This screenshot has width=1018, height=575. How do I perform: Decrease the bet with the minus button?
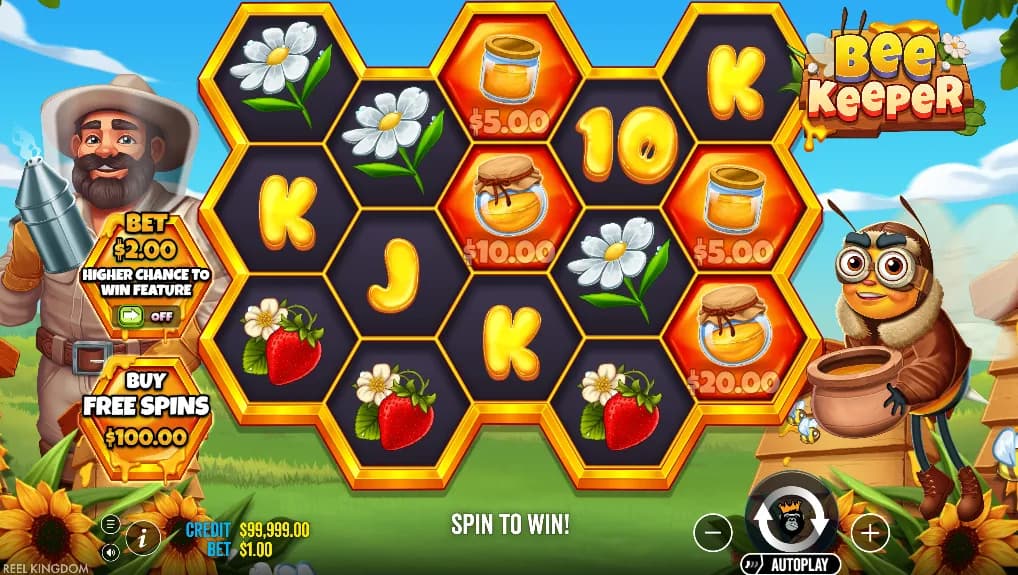tap(712, 534)
